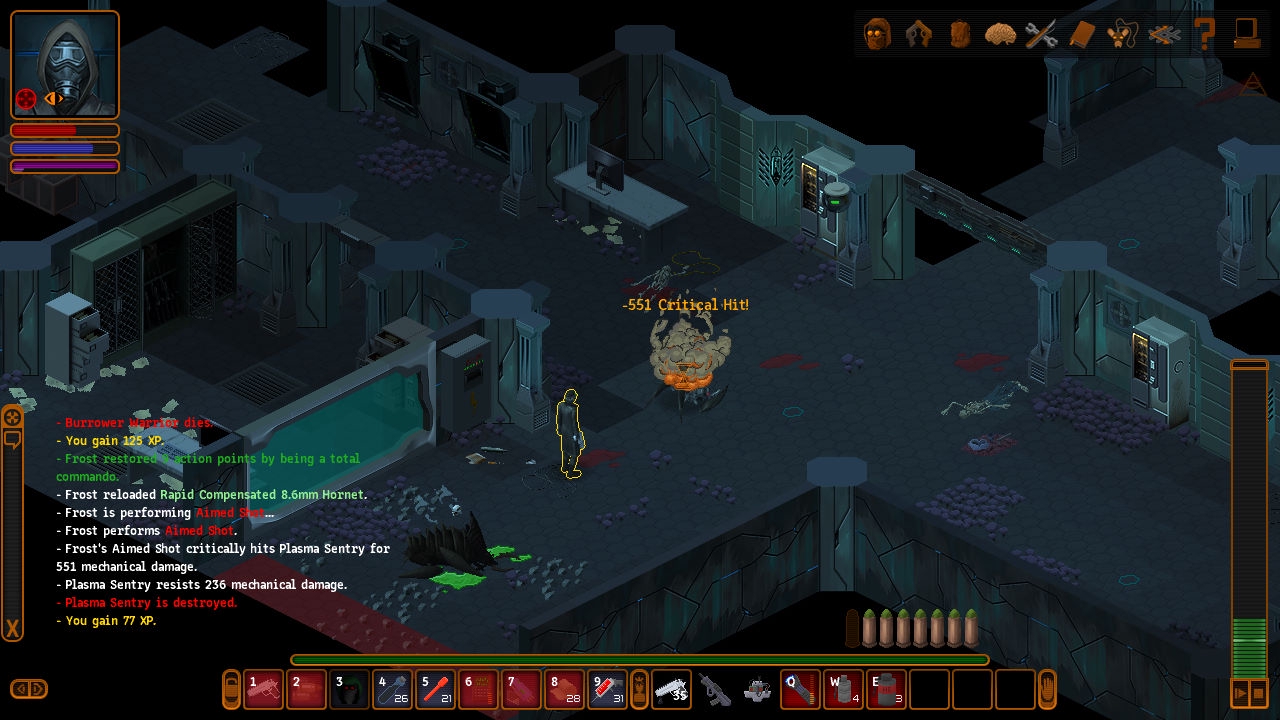The width and height of the screenshot is (1280, 720).
Task: Activate hotbar slot 1 pistol ability
Action: [x=264, y=689]
